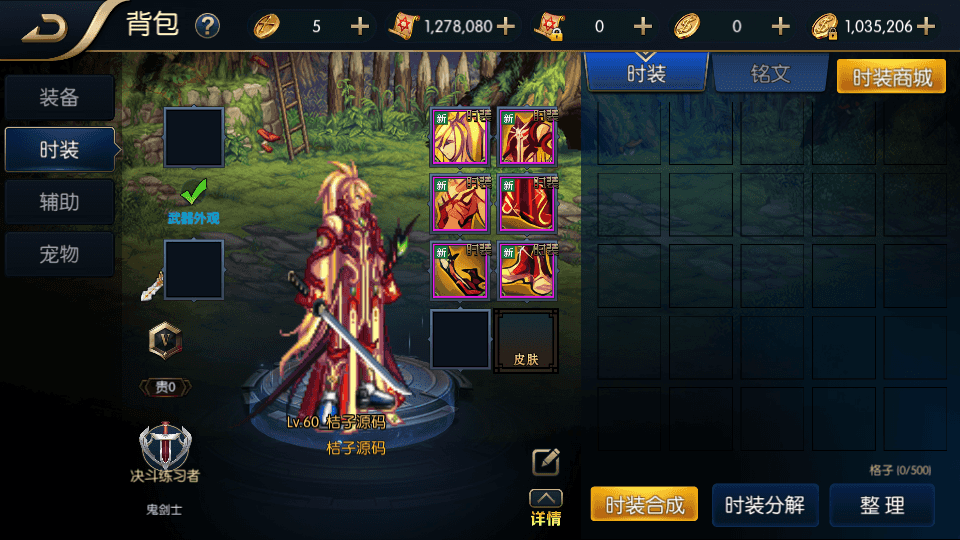Click the 皮肤 skin slot
Viewport: 960px width, 540px height.
526,340
